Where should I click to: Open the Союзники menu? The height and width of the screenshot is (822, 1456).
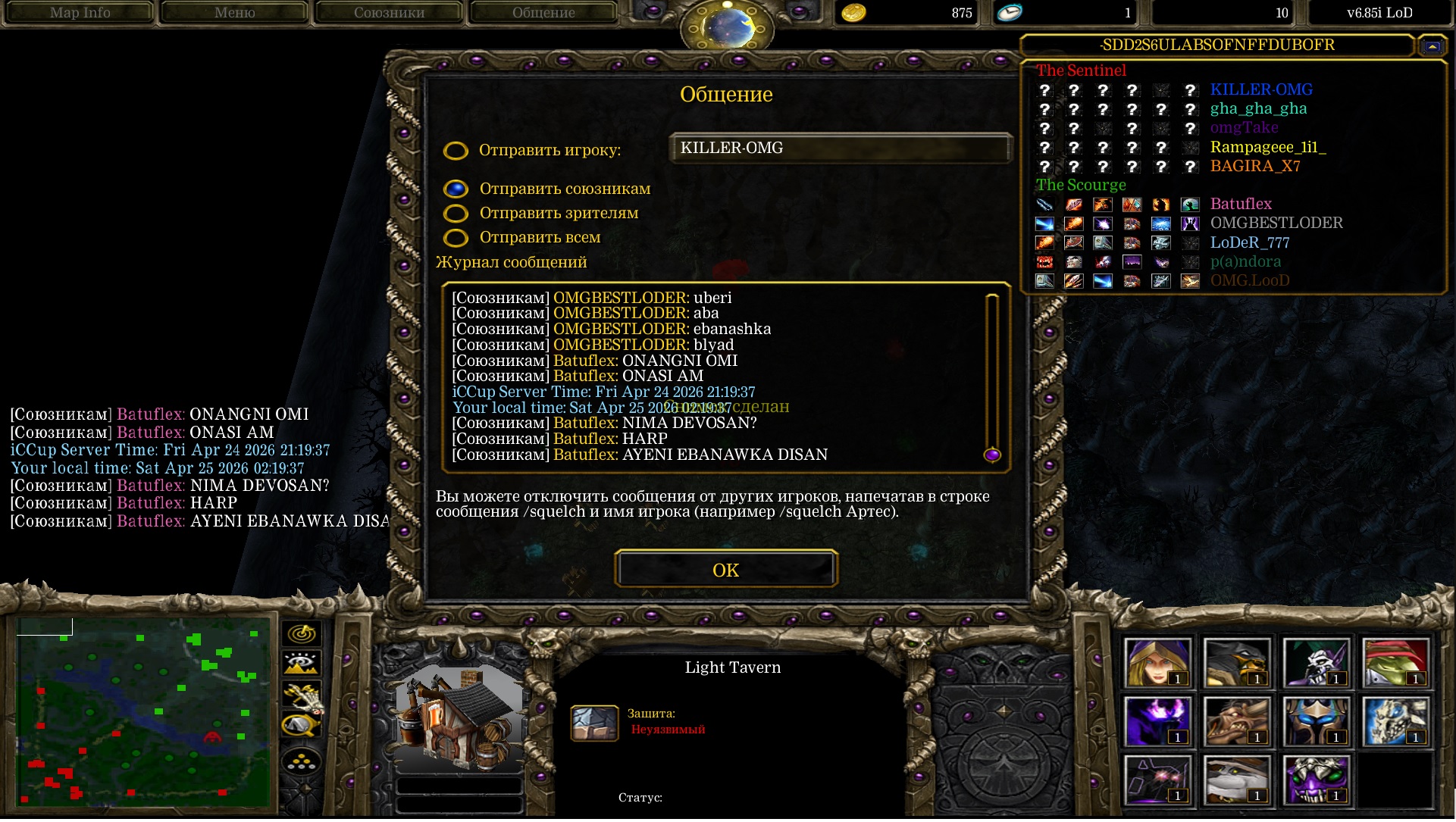click(x=389, y=13)
